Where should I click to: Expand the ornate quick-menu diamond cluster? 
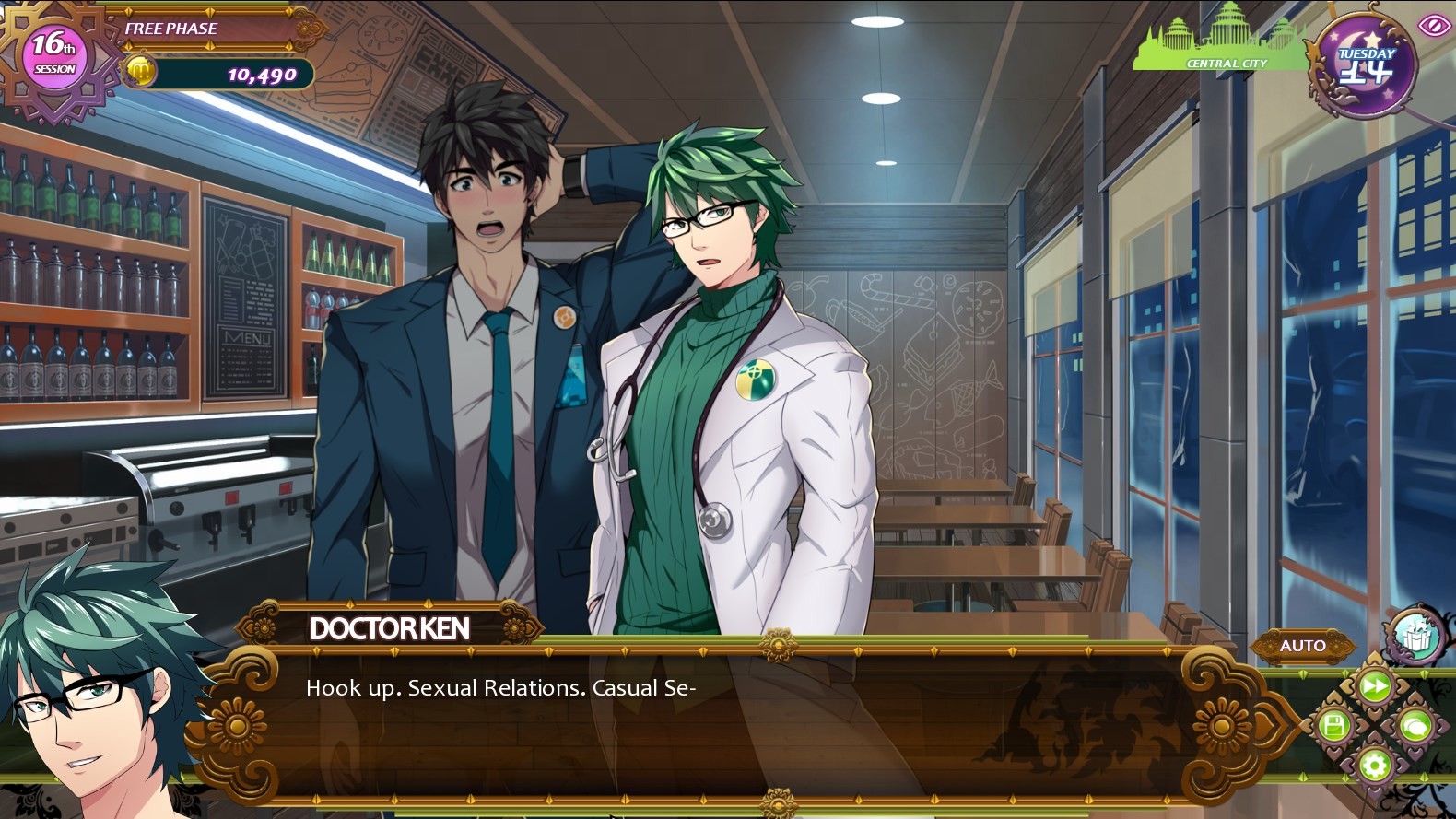[x=1374, y=726]
